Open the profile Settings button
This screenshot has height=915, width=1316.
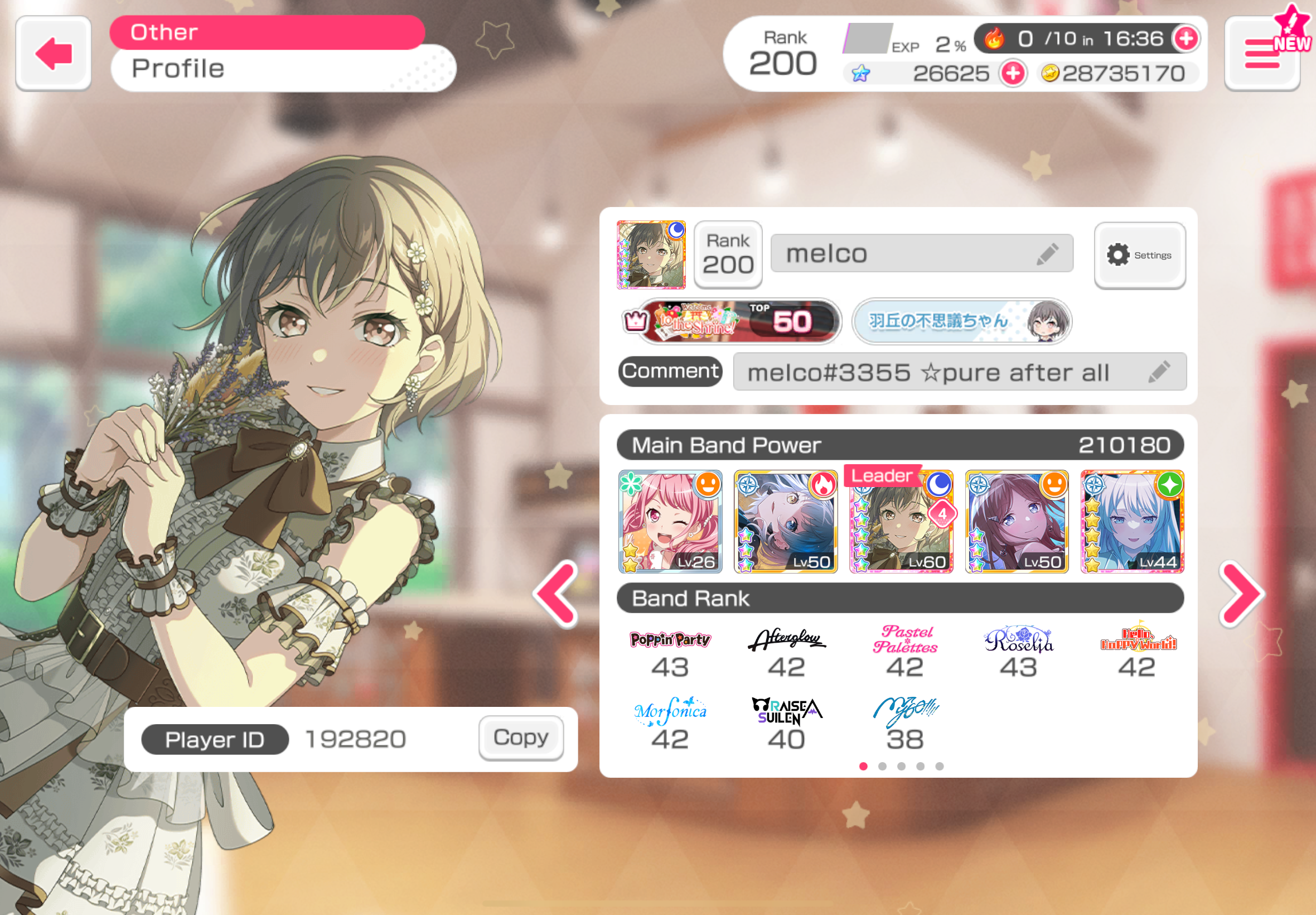tap(1139, 255)
